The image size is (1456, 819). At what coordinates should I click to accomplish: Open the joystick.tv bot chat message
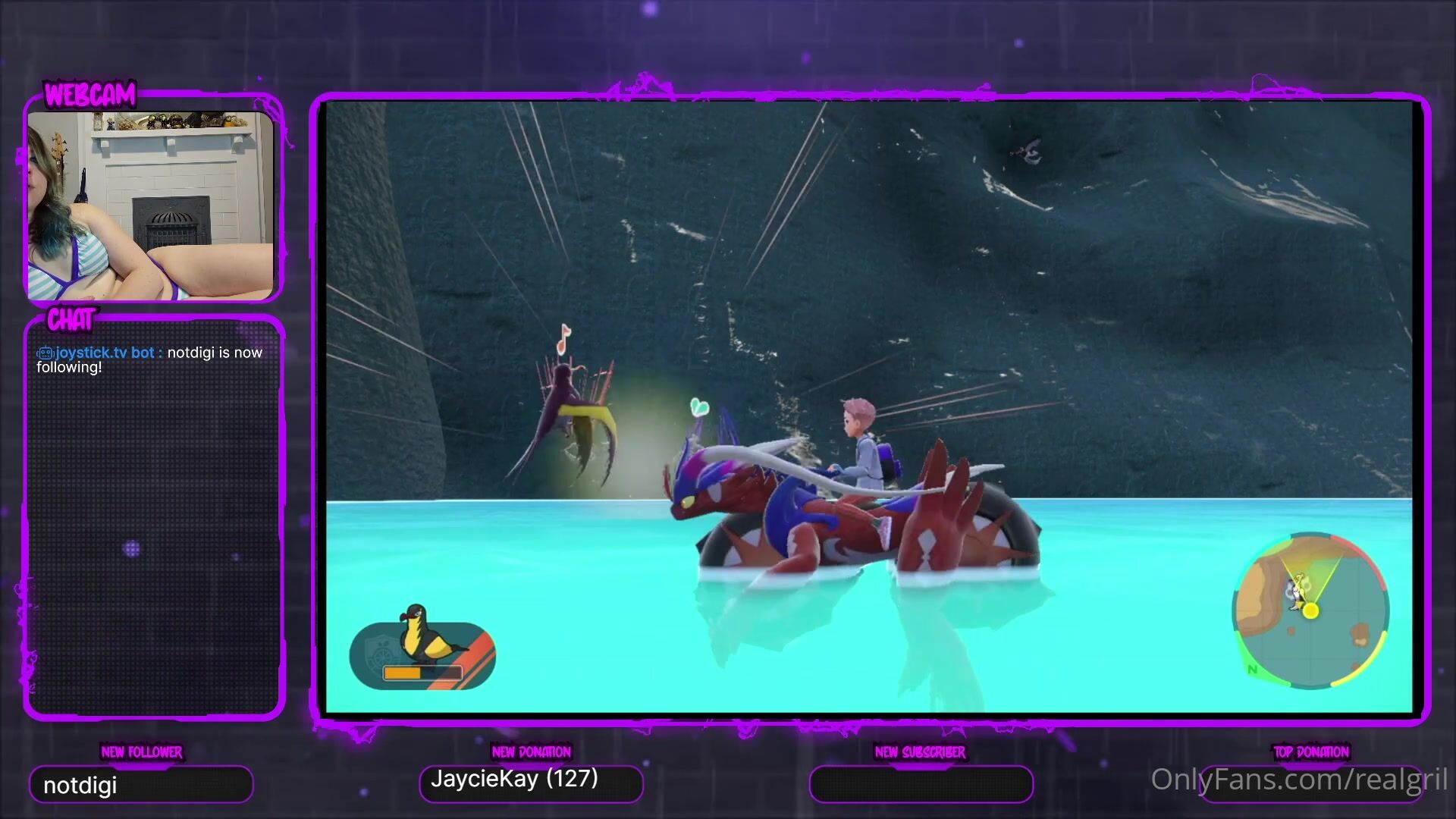(x=149, y=359)
